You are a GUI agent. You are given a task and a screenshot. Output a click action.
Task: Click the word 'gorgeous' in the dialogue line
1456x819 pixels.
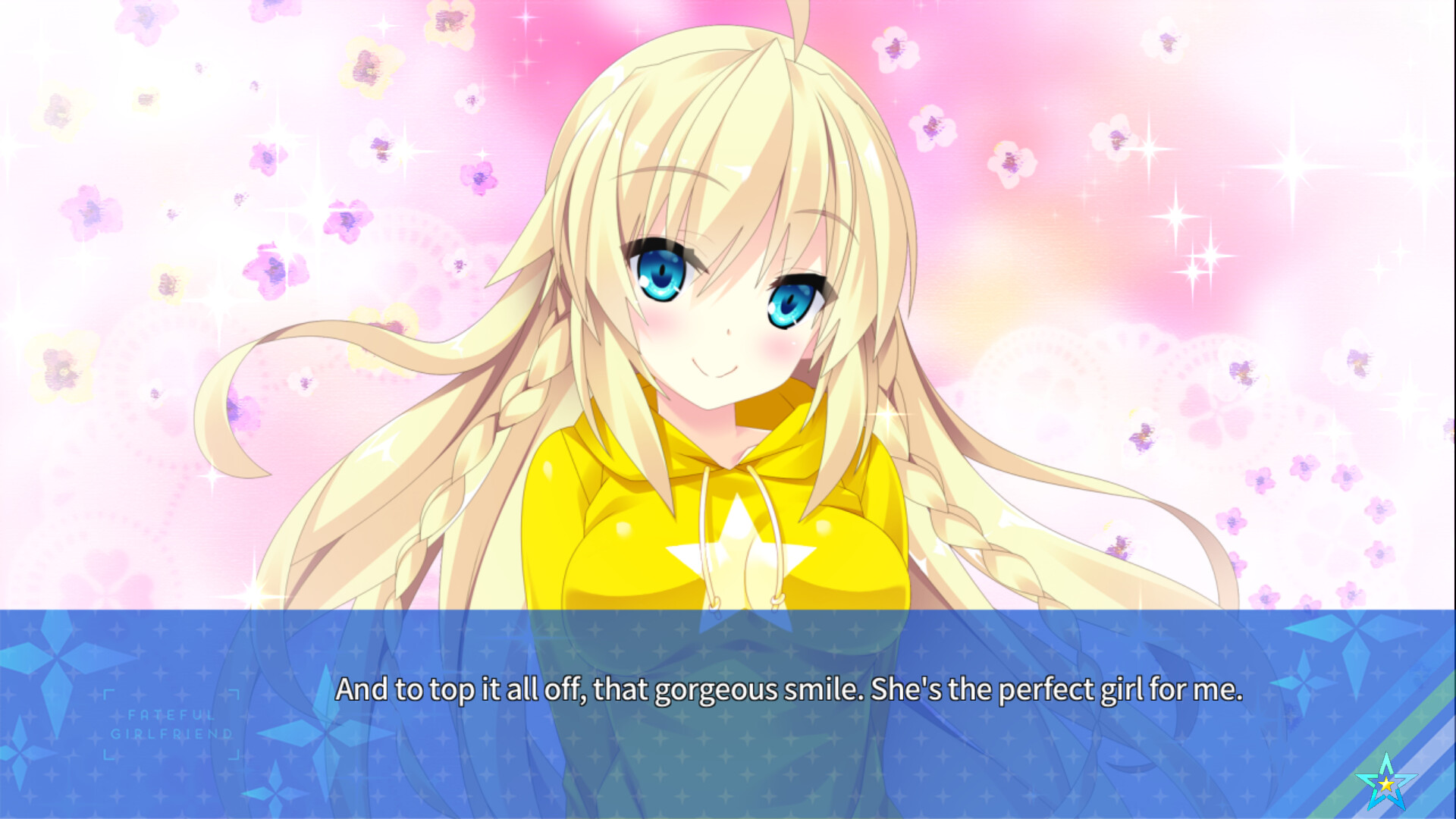coord(718,690)
